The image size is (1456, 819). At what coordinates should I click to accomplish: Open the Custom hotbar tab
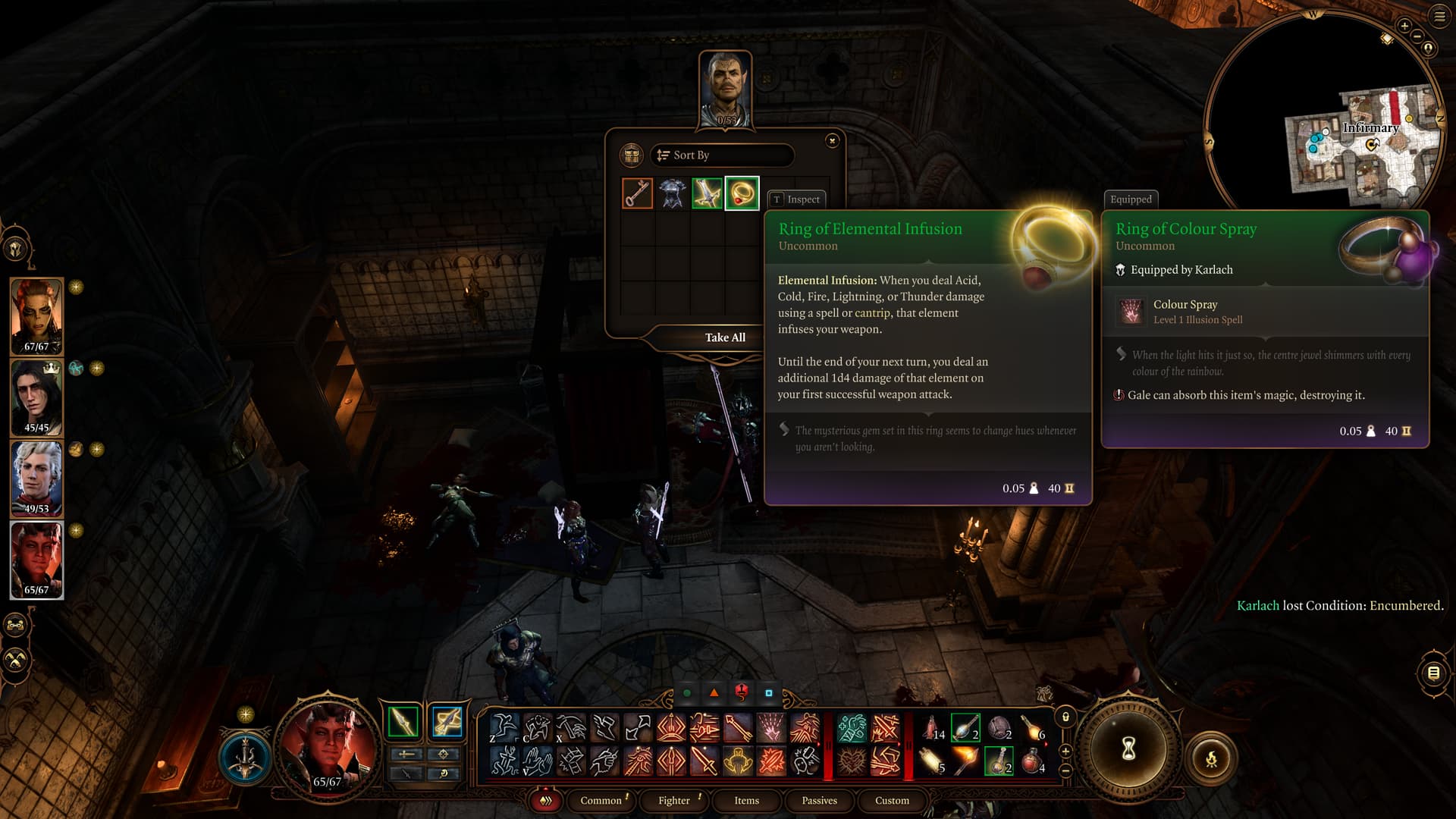(x=892, y=800)
